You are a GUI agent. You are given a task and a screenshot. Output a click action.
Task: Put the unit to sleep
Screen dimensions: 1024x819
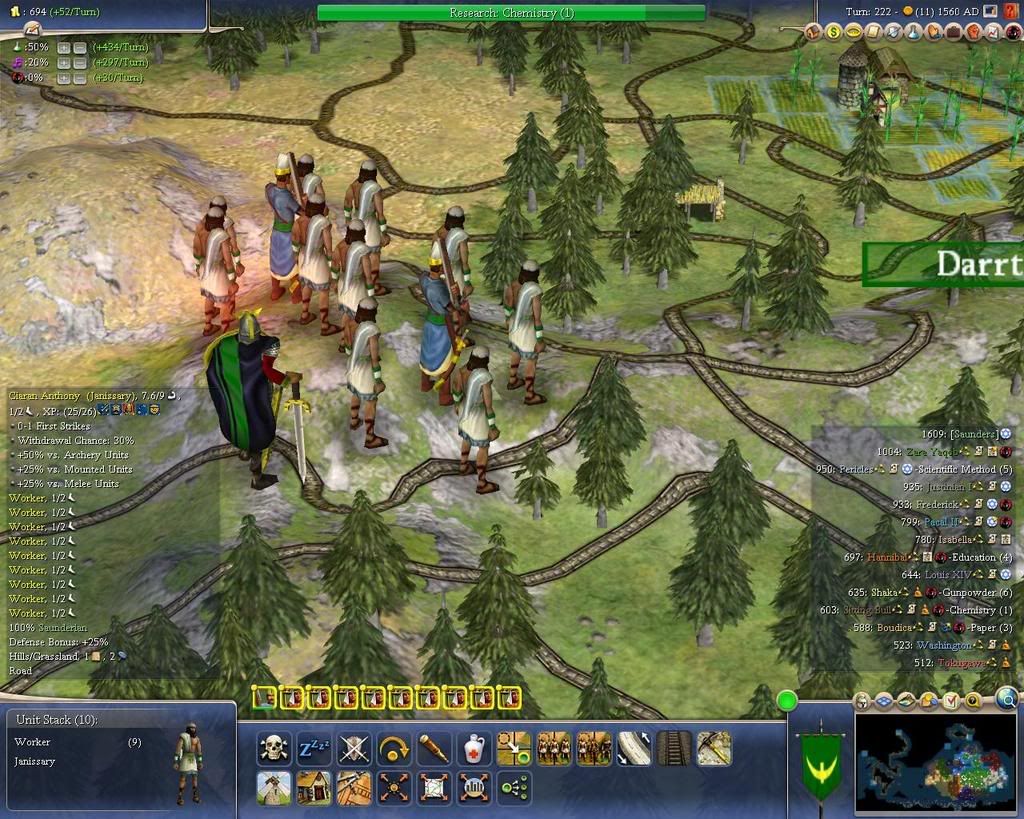click(x=313, y=748)
